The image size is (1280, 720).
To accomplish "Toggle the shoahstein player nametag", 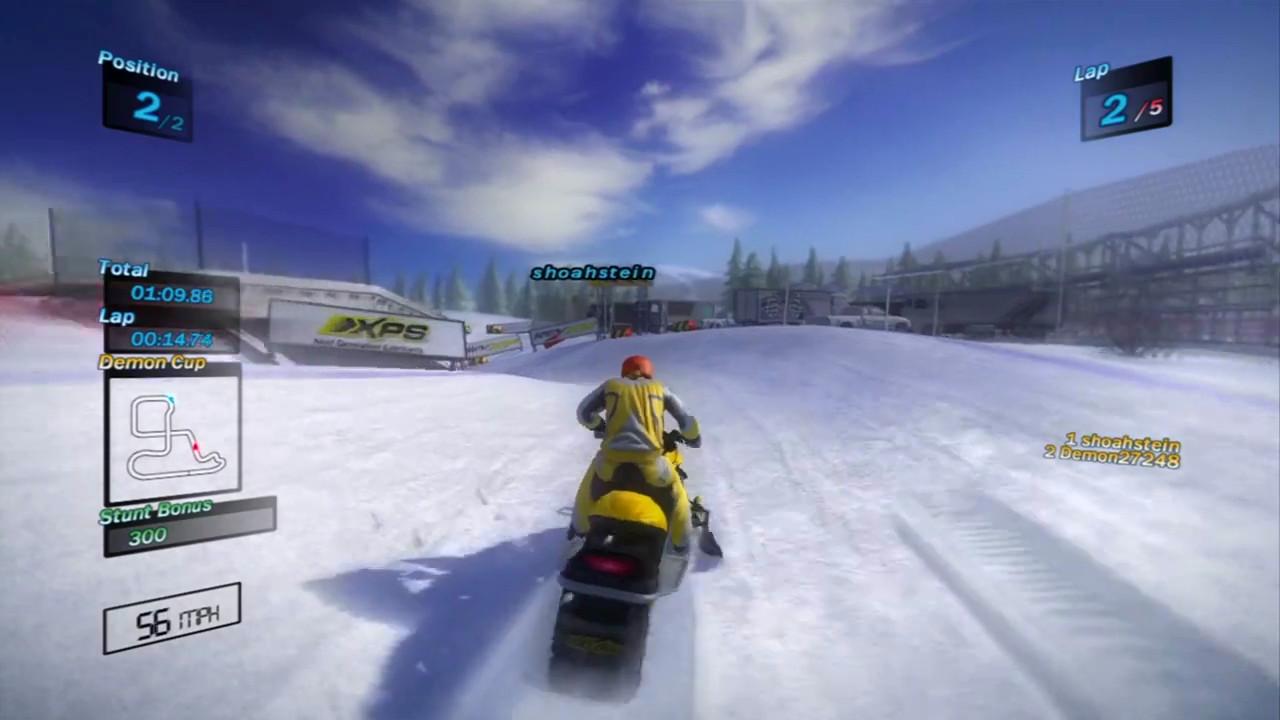I will click(592, 272).
